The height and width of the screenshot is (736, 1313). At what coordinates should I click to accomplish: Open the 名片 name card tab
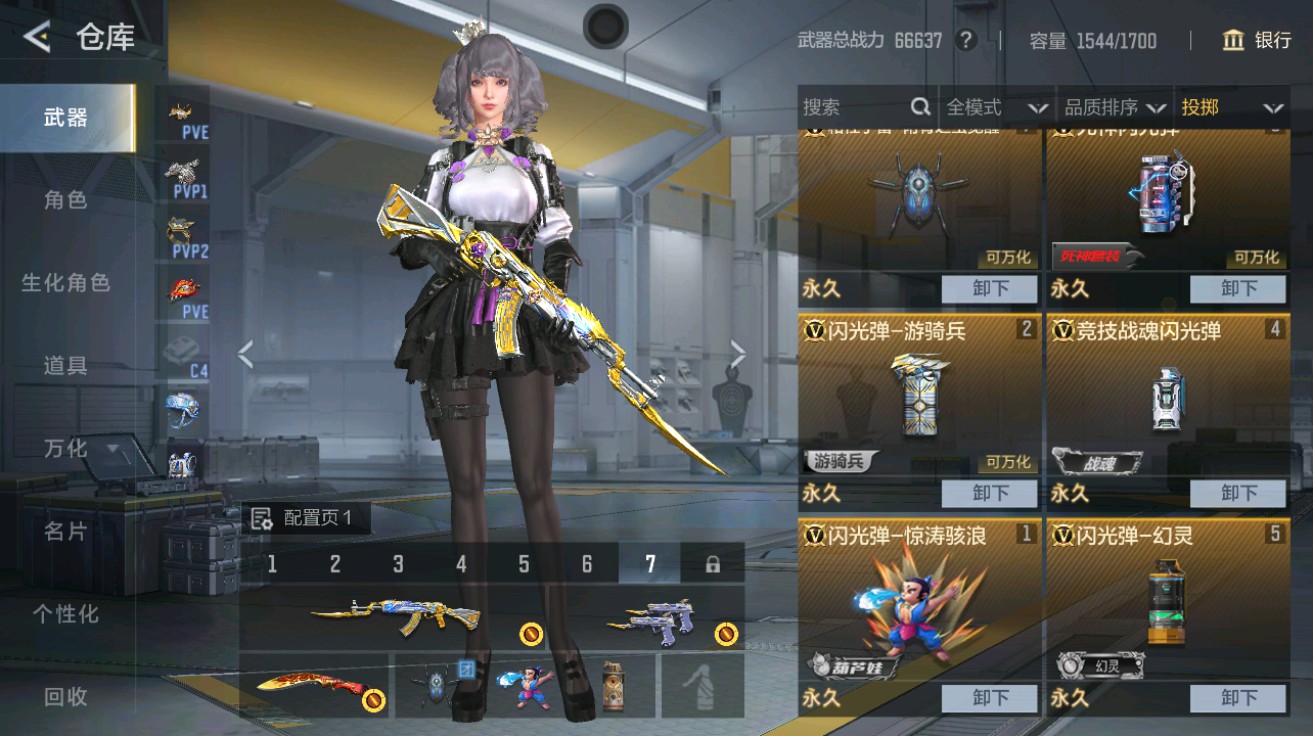tap(66, 531)
